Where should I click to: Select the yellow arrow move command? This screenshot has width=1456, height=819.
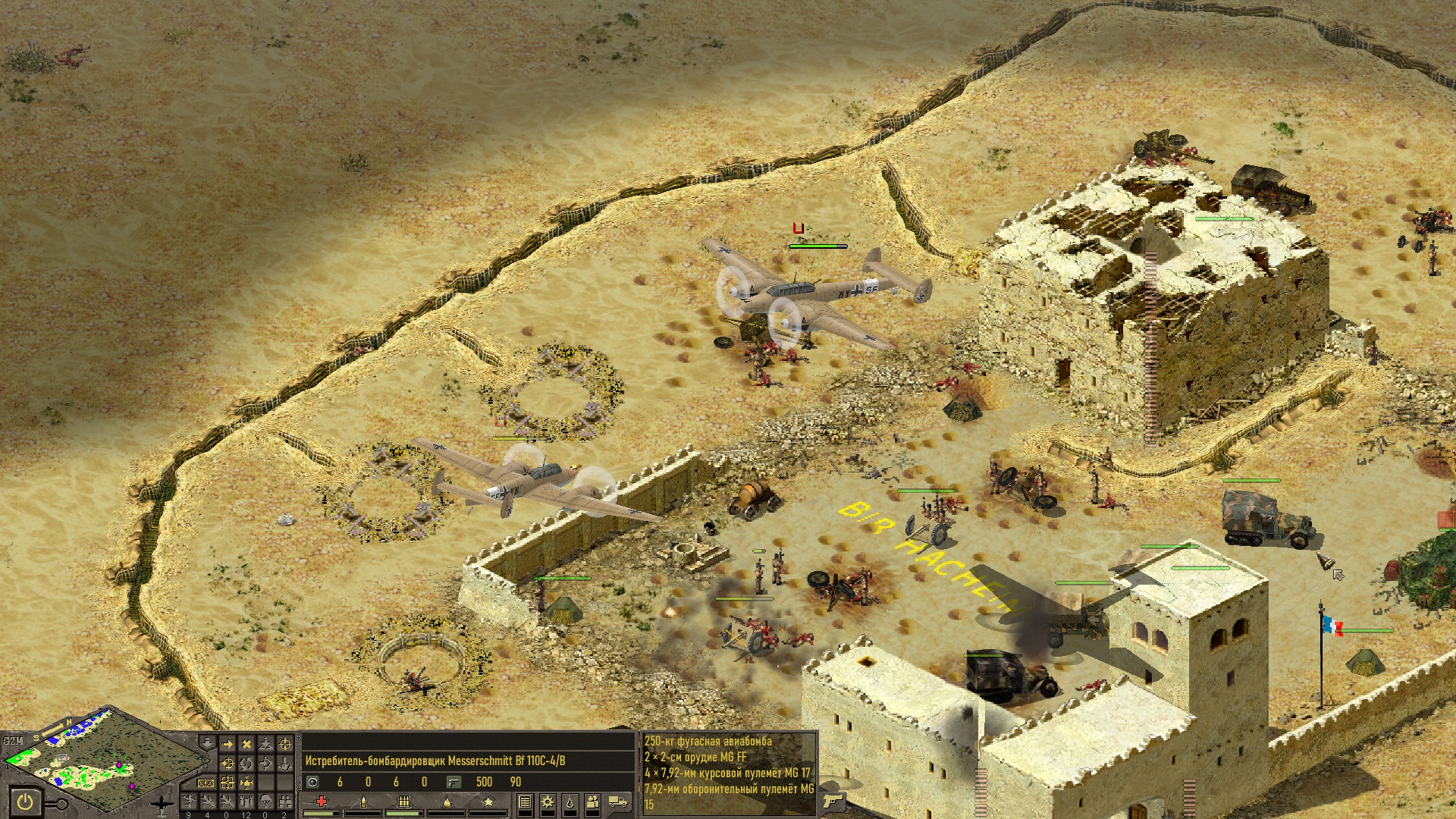tap(227, 745)
